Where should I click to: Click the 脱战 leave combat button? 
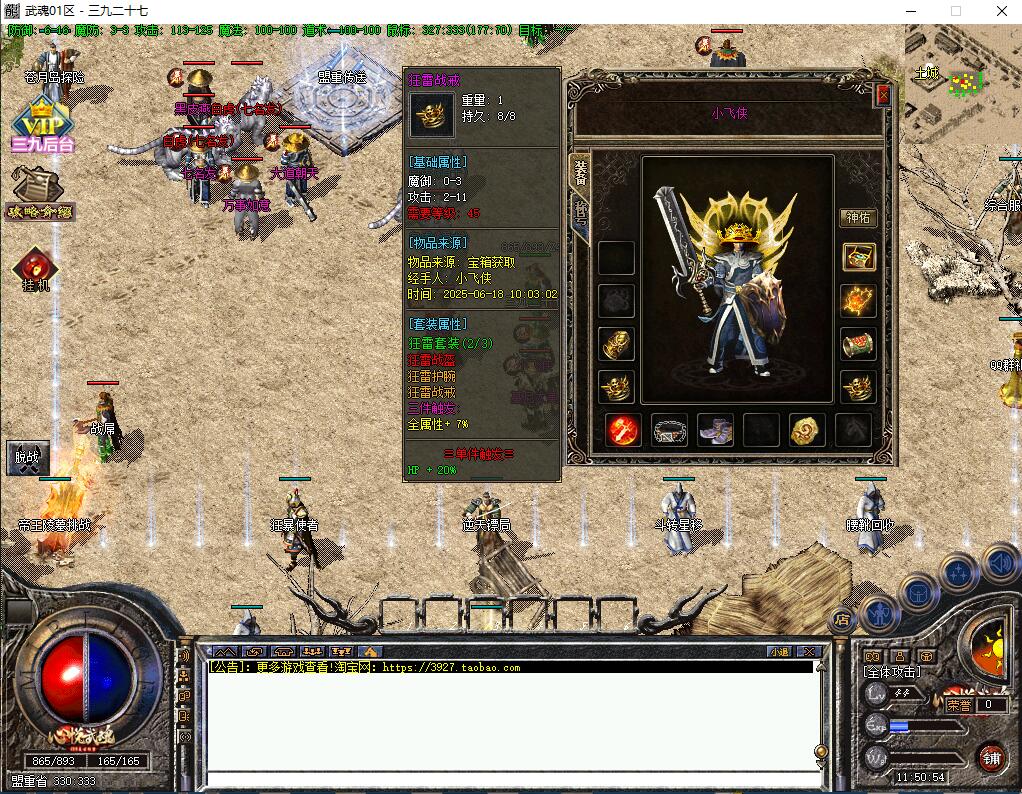click(x=27, y=457)
